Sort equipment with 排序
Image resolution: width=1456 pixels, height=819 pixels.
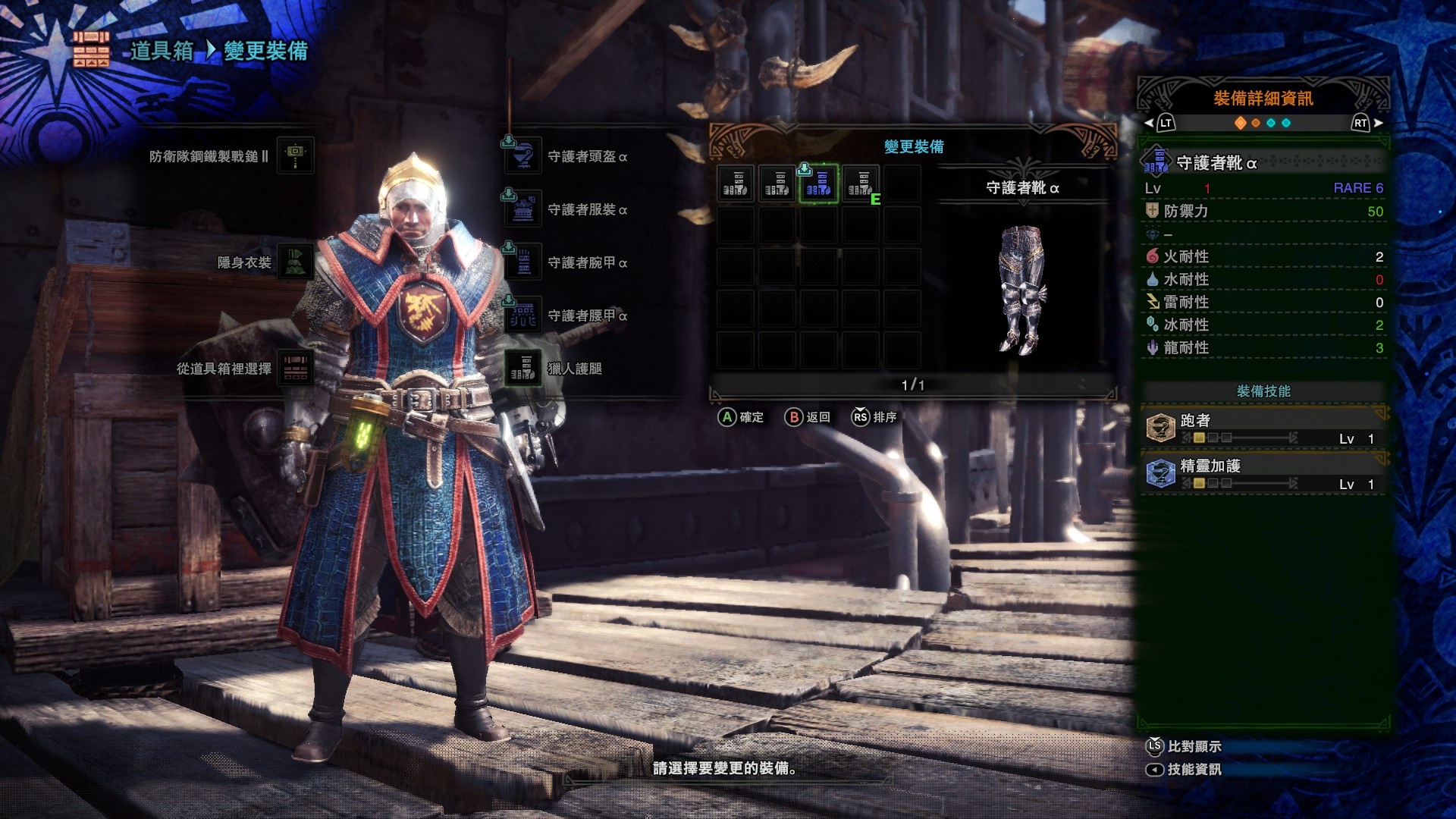click(x=874, y=417)
